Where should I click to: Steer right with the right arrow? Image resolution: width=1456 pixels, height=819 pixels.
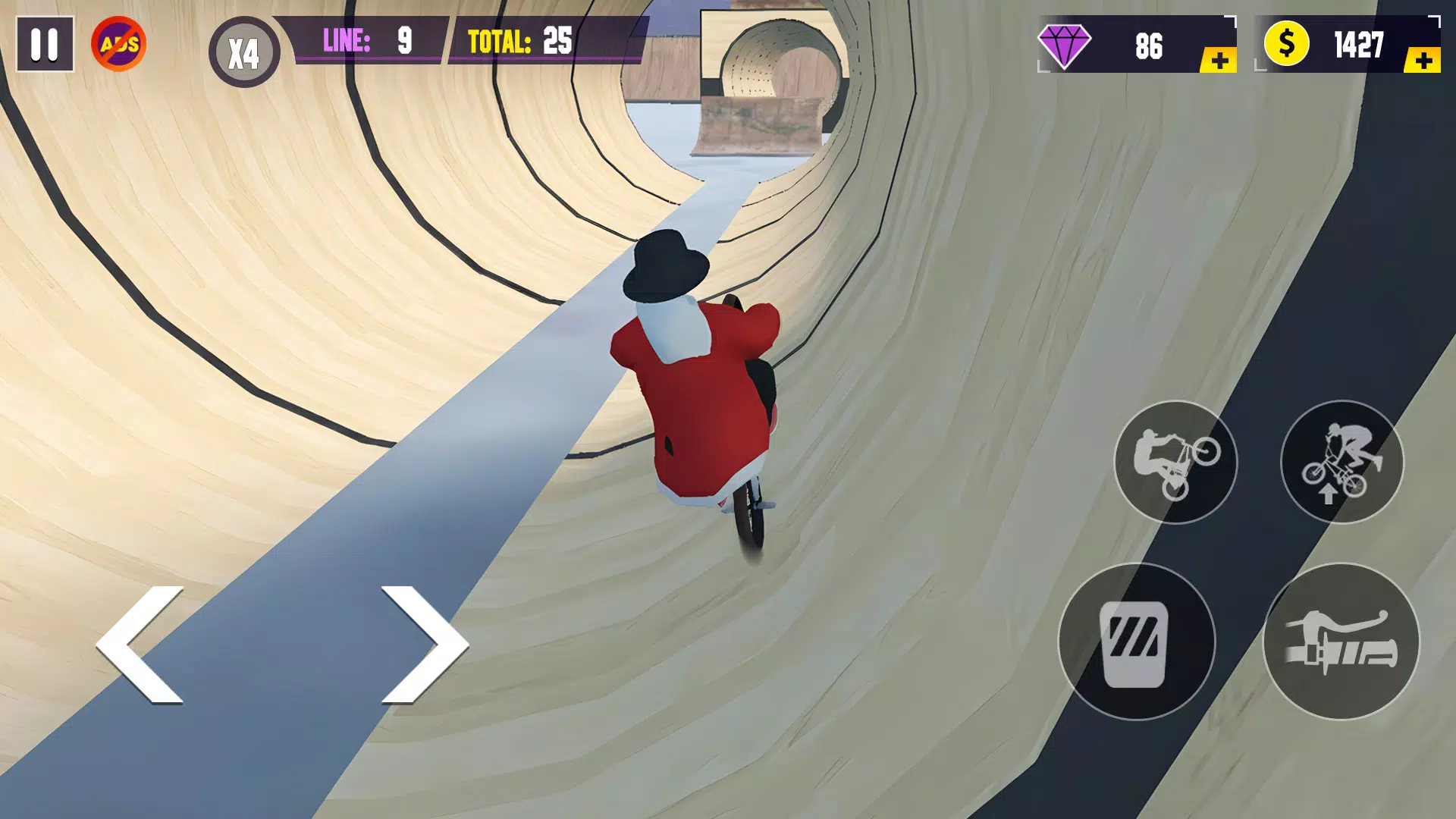coord(428,645)
